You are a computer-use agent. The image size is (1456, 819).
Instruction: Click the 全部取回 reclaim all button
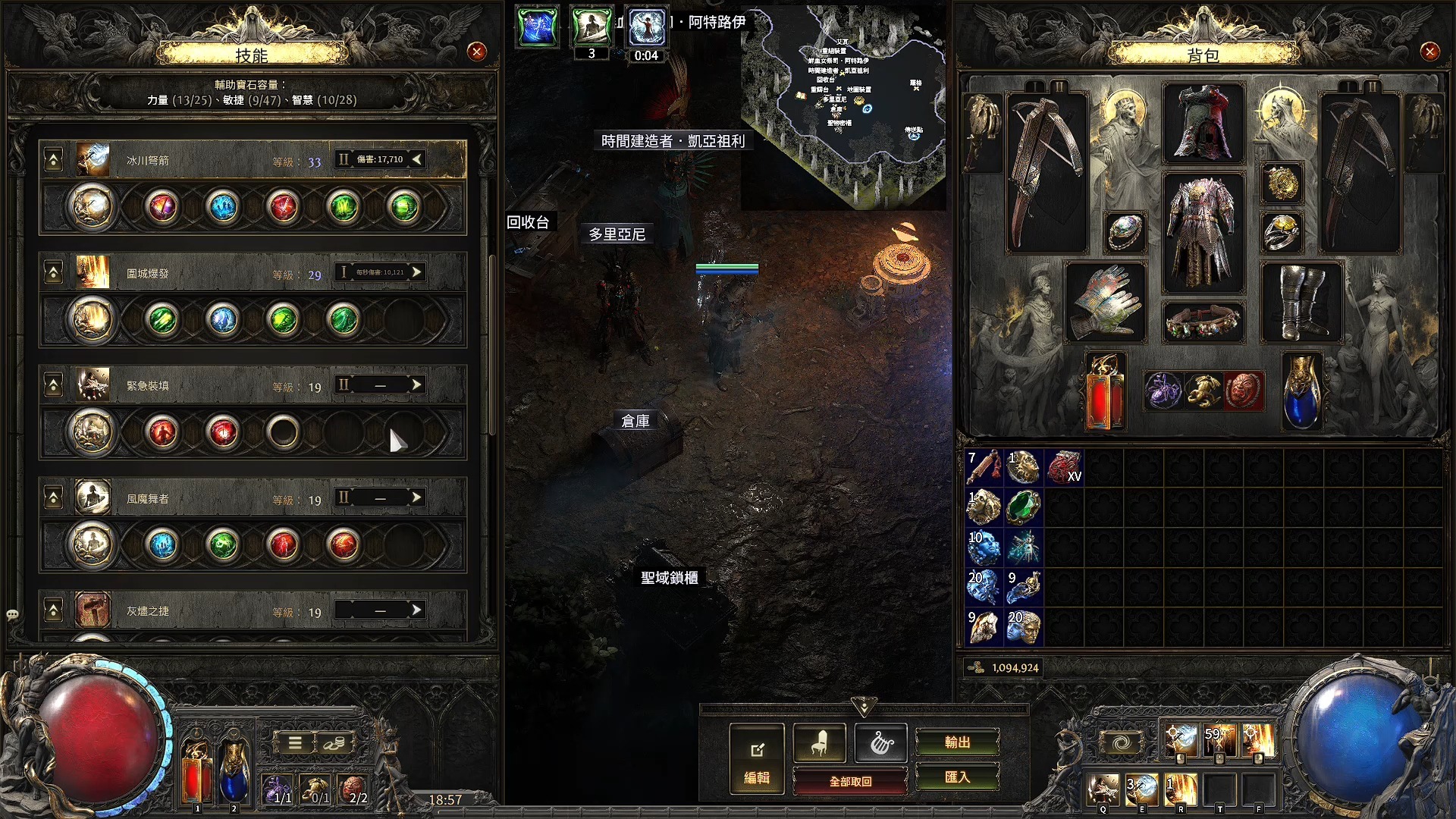click(x=850, y=781)
